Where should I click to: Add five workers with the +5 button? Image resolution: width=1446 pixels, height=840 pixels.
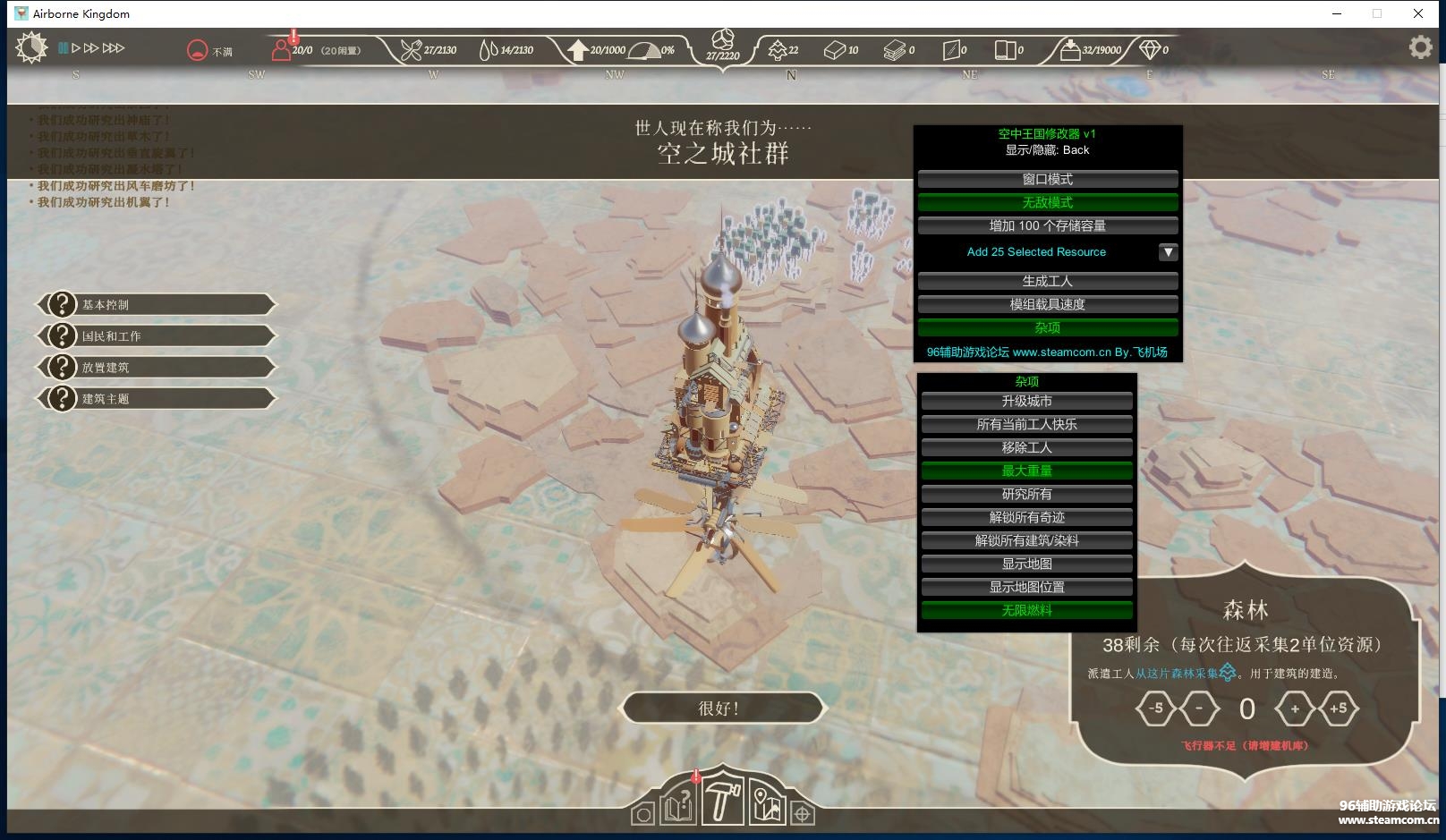(x=1338, y=708)
